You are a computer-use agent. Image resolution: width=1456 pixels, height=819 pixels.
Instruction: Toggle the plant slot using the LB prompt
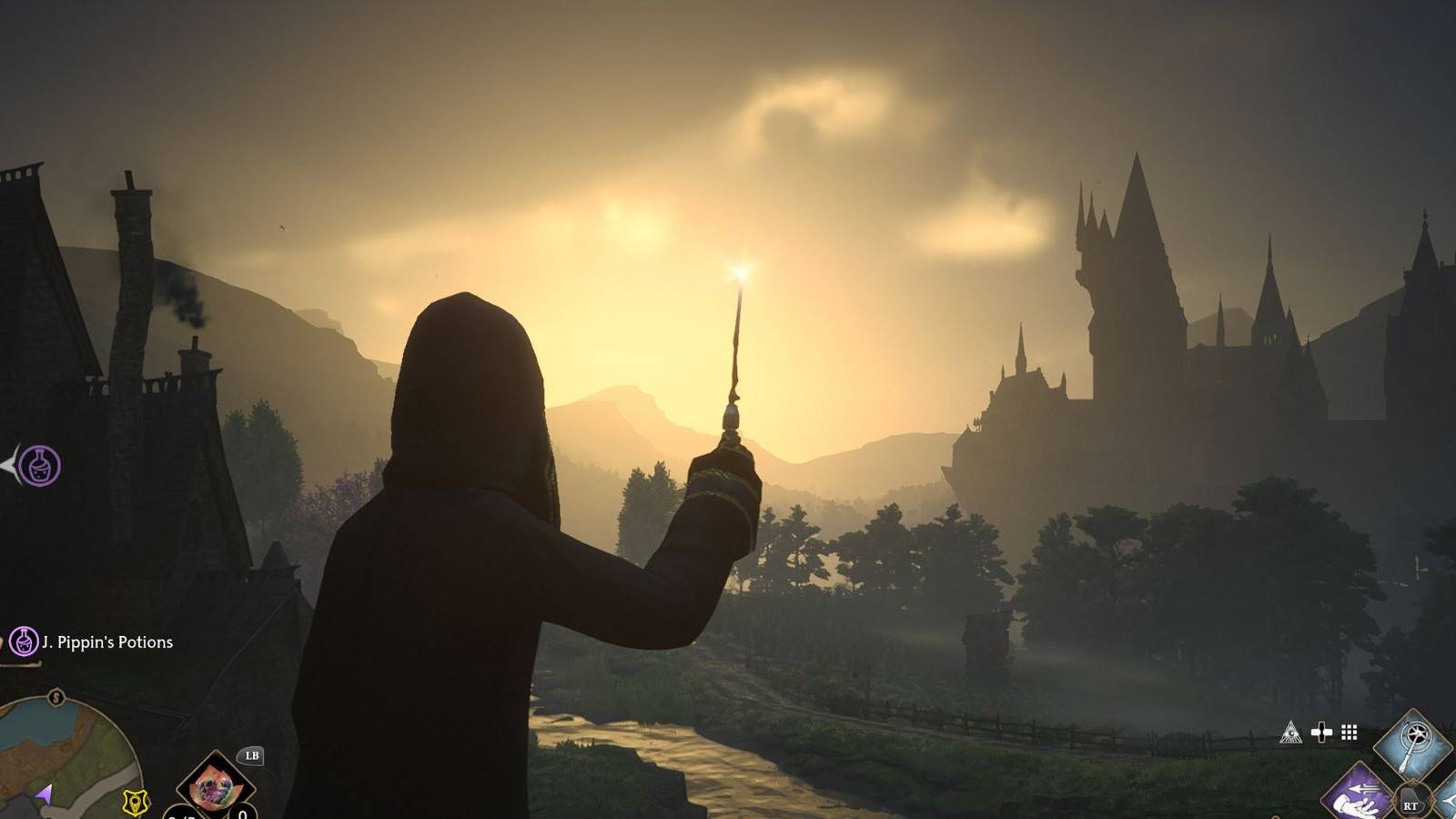point(252,756)
